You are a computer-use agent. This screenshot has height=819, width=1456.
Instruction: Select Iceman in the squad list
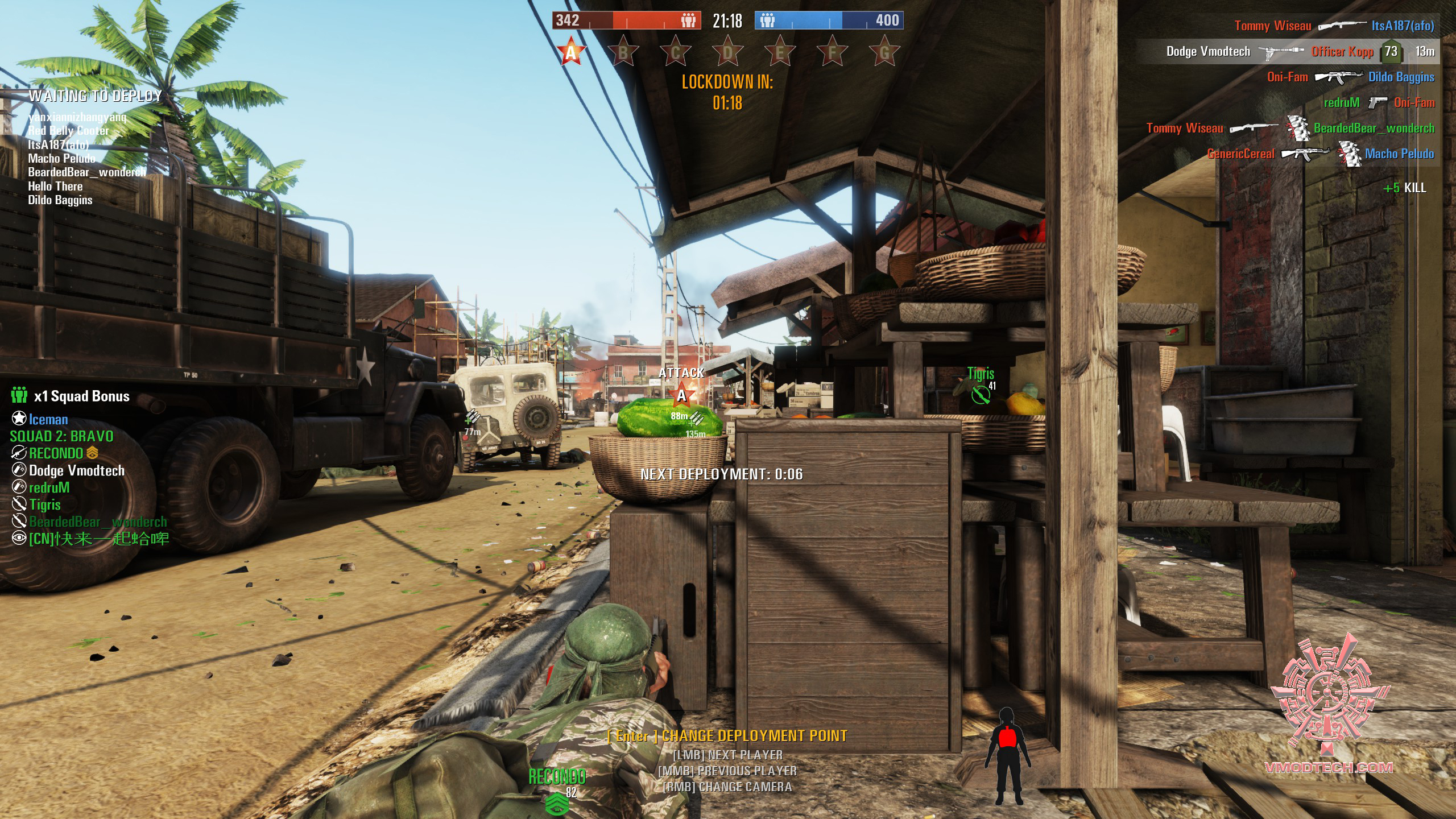pyautogui.click(x=48, y=420)
